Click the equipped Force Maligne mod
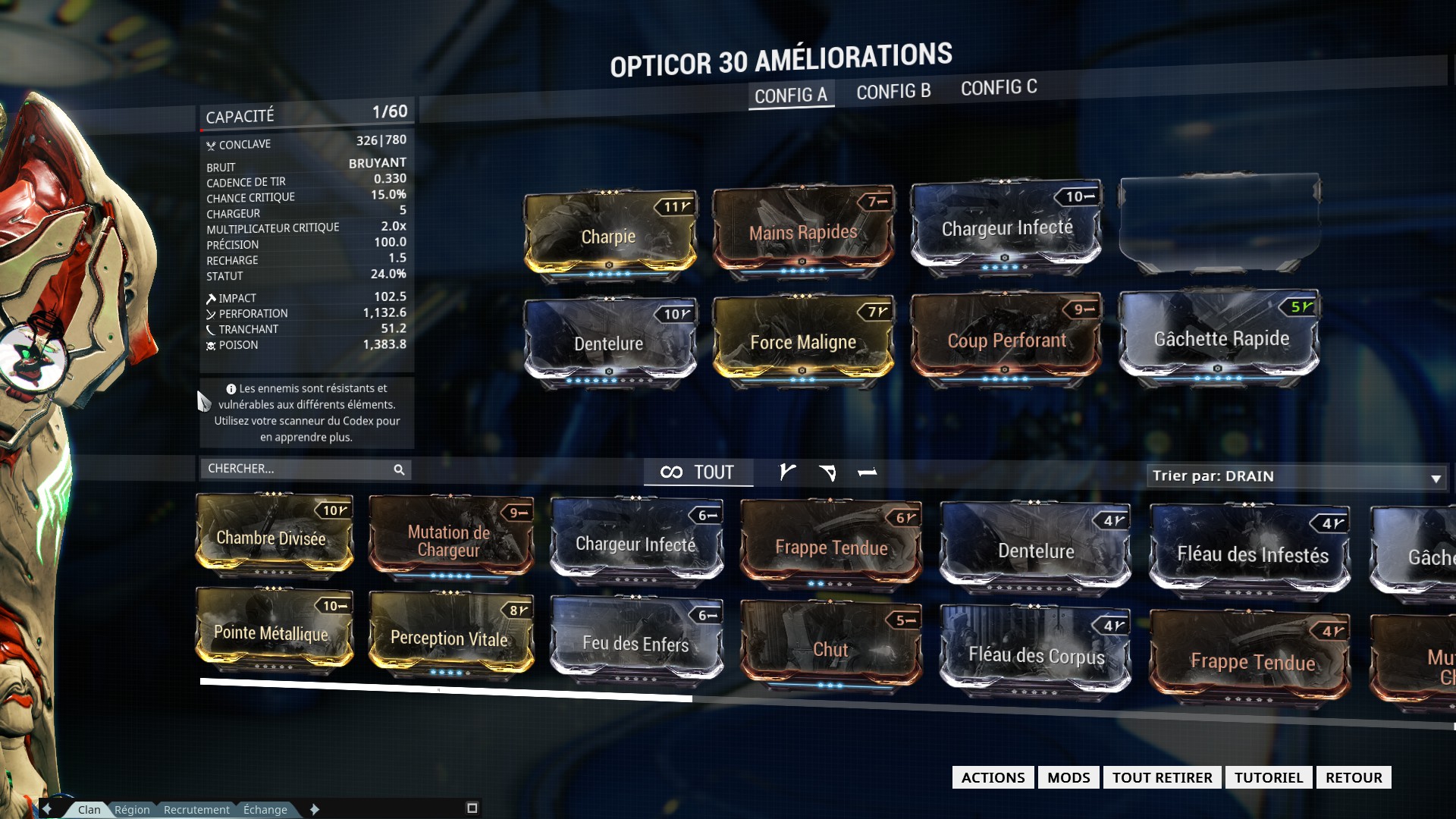Image resolution: width=1456 pixels, height=819 pixels. click(x=802, y=340)
